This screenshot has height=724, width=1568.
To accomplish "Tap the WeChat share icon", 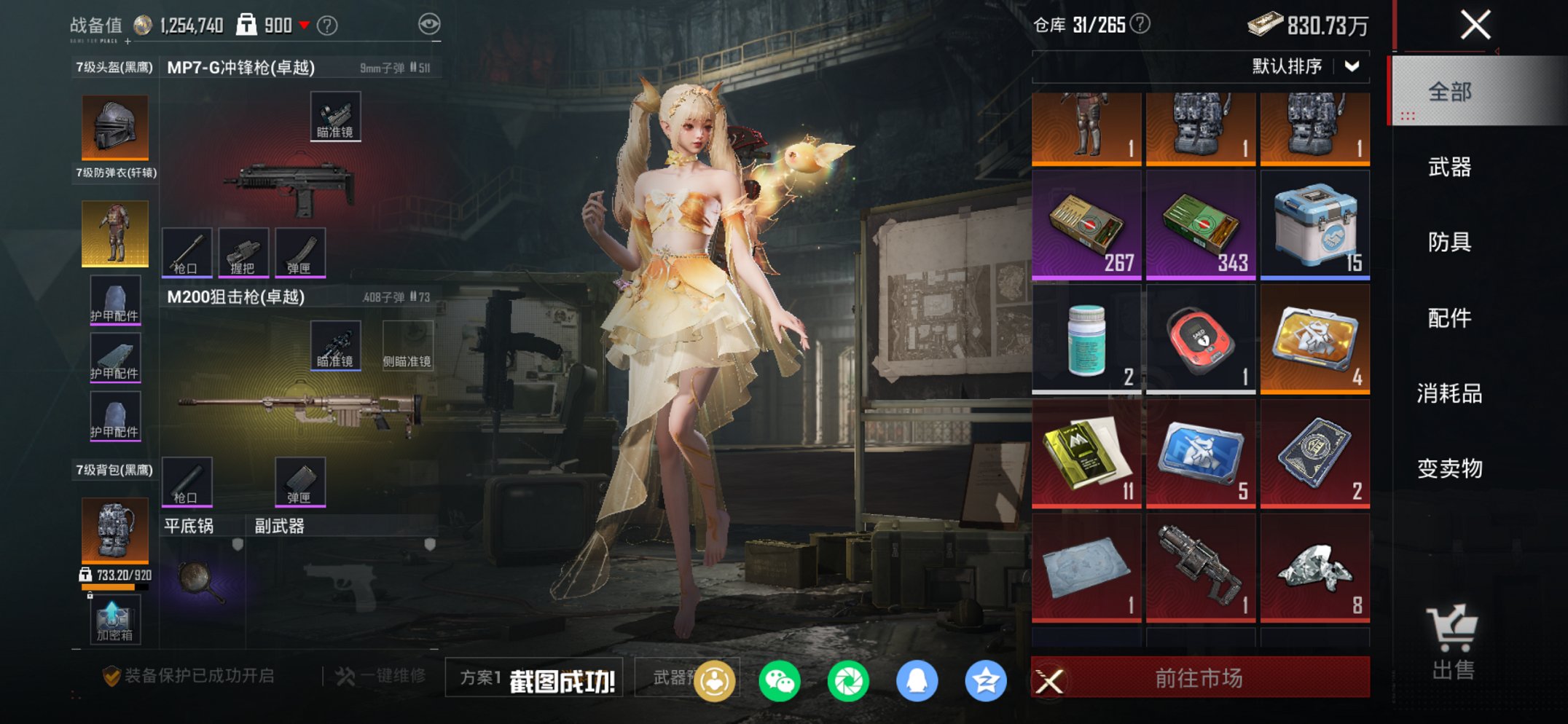I will click(781, 681).
